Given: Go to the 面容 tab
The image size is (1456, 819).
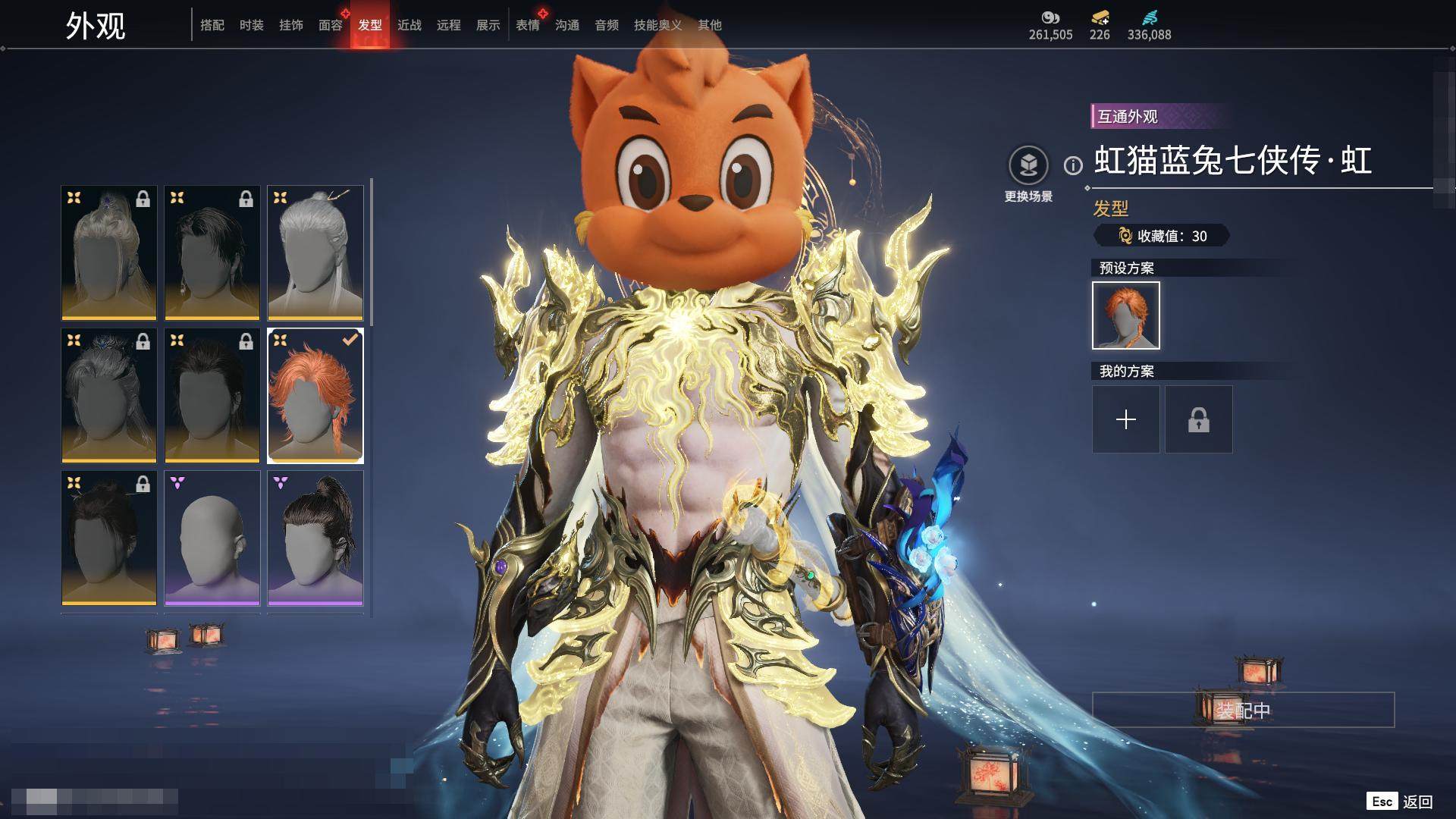Looking at the screenshot, I should pos(331,25).
